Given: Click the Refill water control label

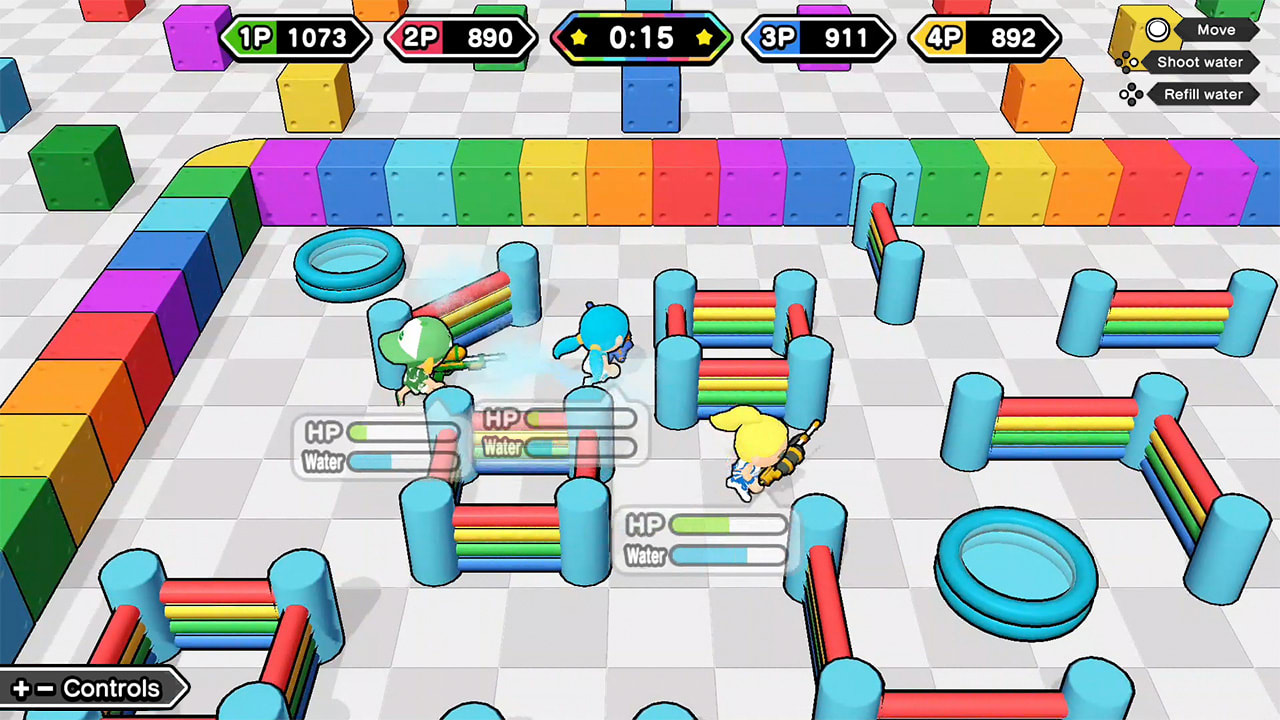Looking at the screenshot, I should (1203, 94).
